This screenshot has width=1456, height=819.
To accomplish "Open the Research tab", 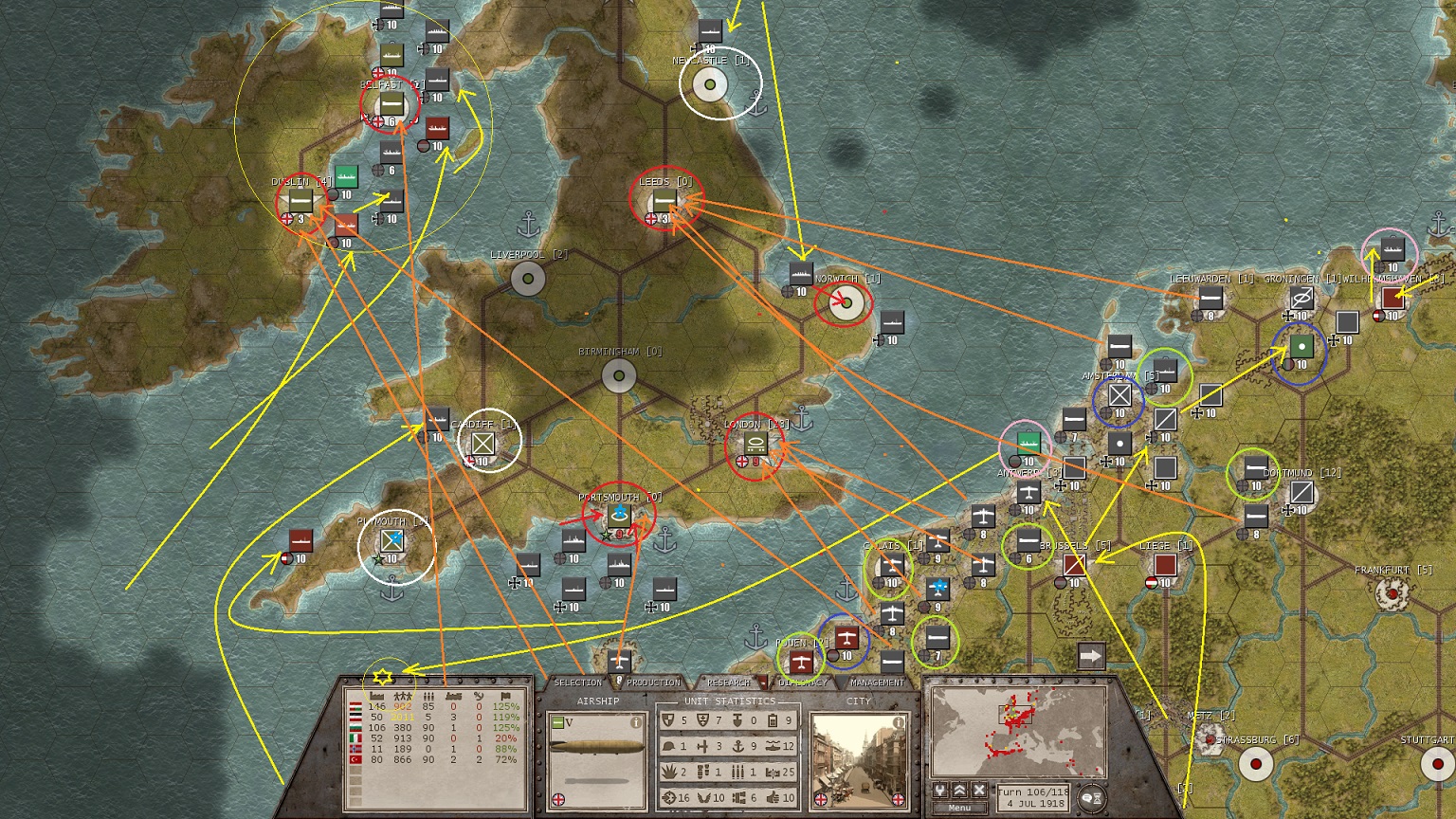I will coord(729,682).
